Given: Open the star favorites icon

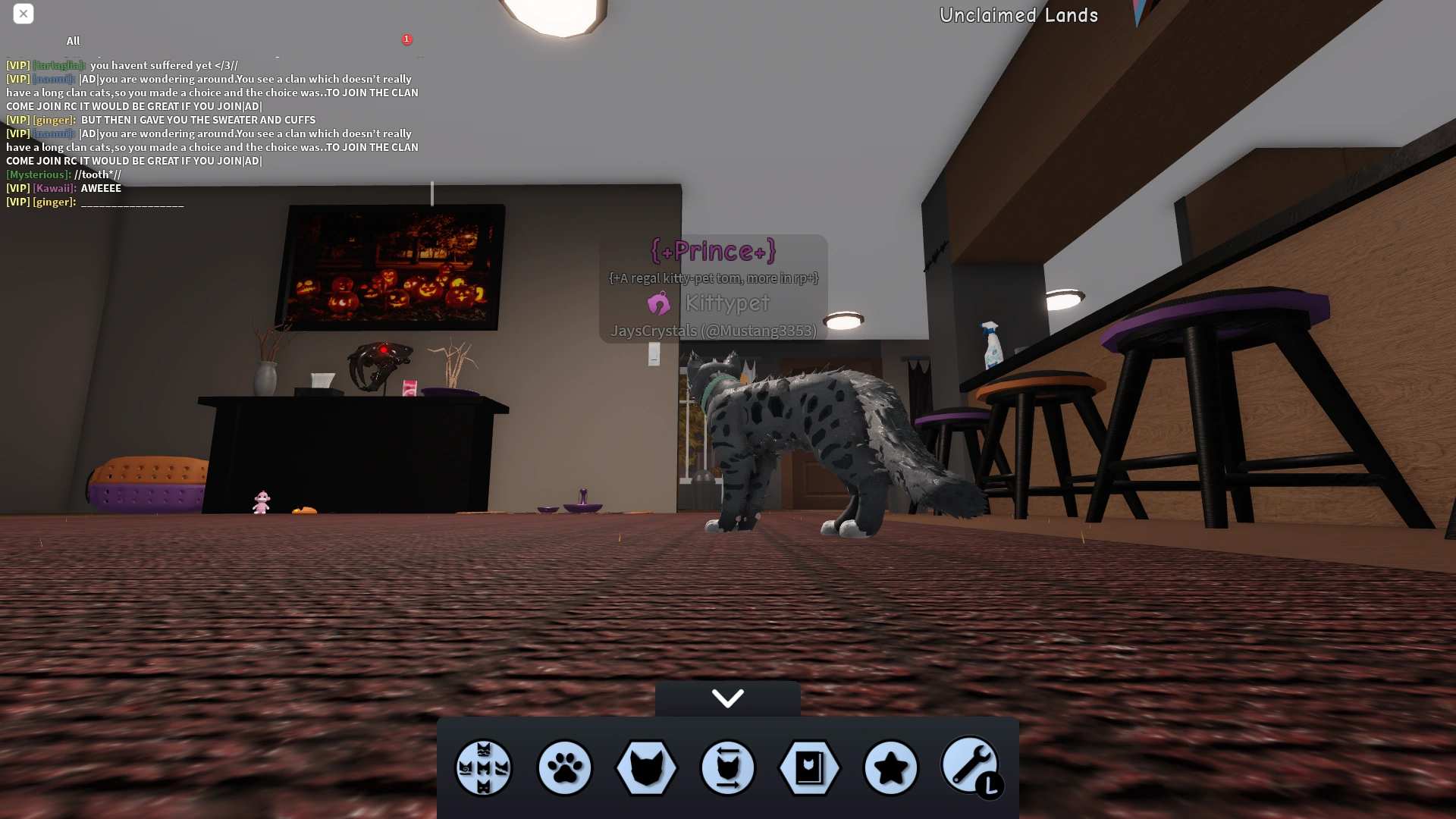Looking at the screenshot, I should [x=890, y=768].
